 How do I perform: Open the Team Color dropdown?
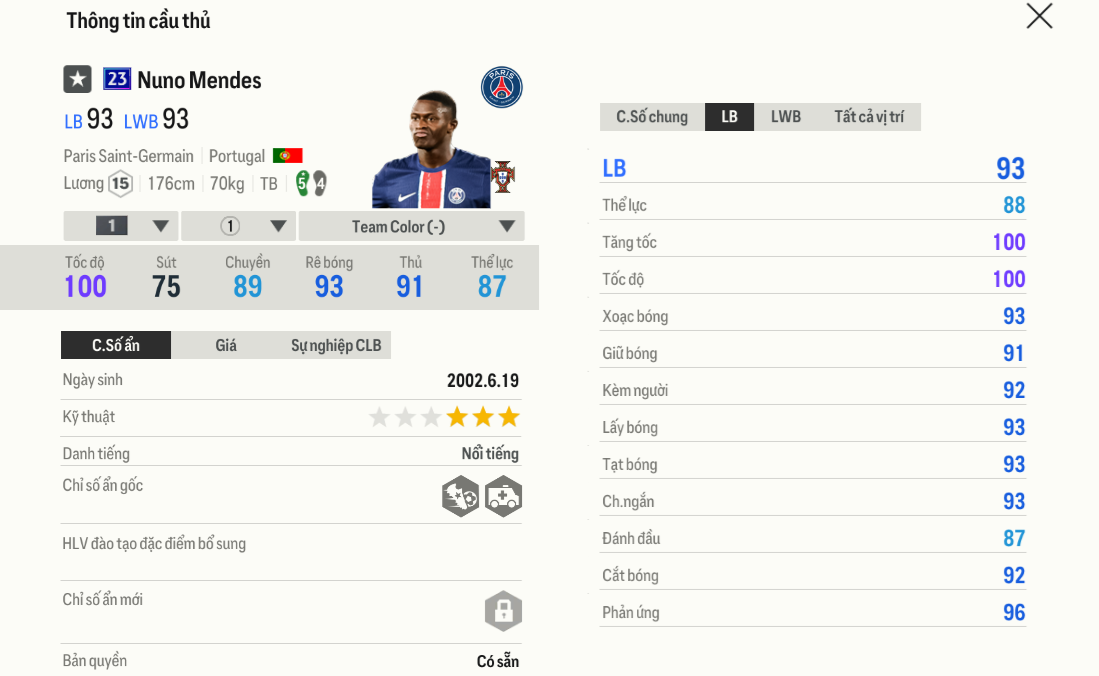(411, 226)
